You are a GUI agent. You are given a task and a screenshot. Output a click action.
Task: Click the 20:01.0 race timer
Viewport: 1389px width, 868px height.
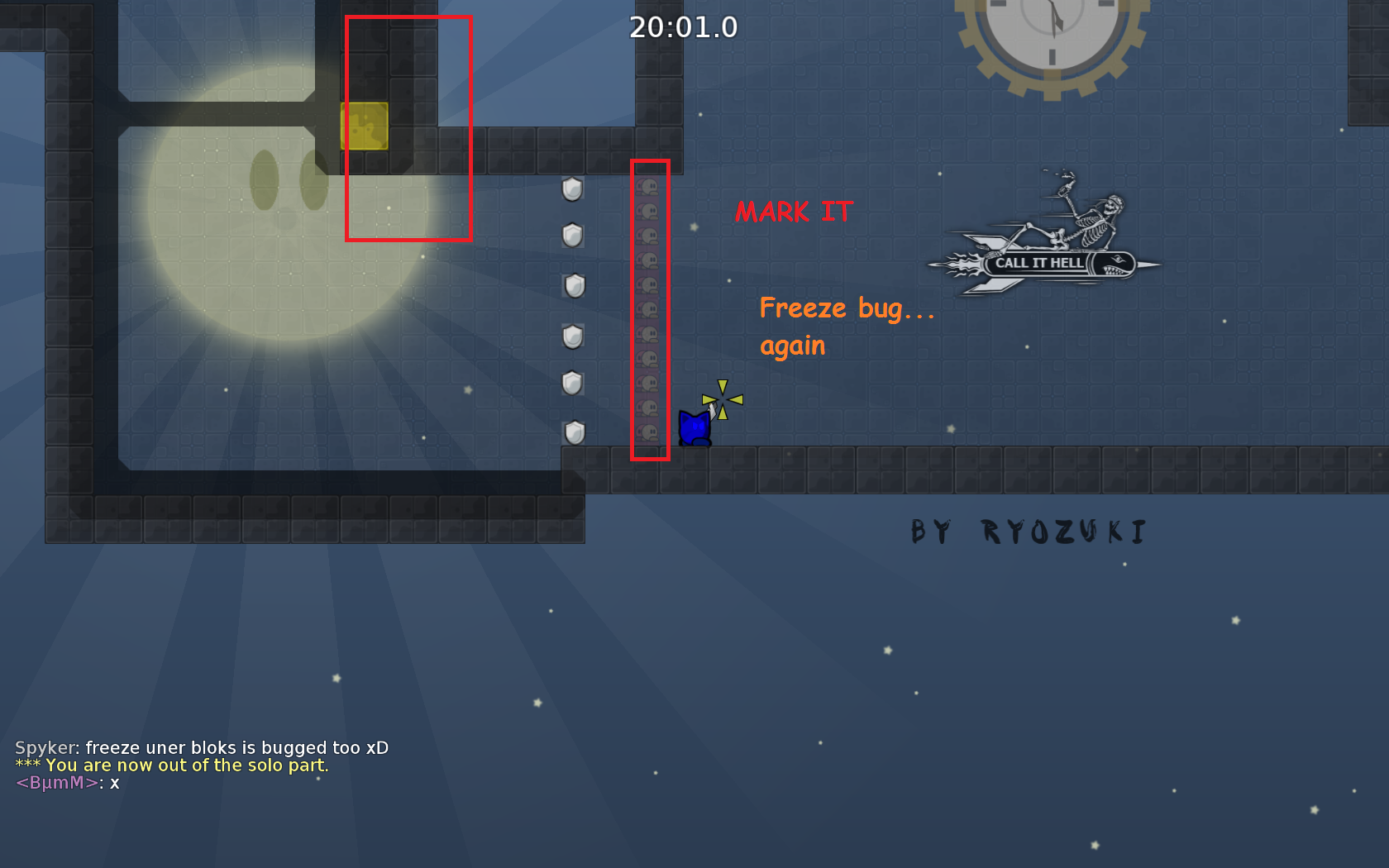click(x=685, y=27)
